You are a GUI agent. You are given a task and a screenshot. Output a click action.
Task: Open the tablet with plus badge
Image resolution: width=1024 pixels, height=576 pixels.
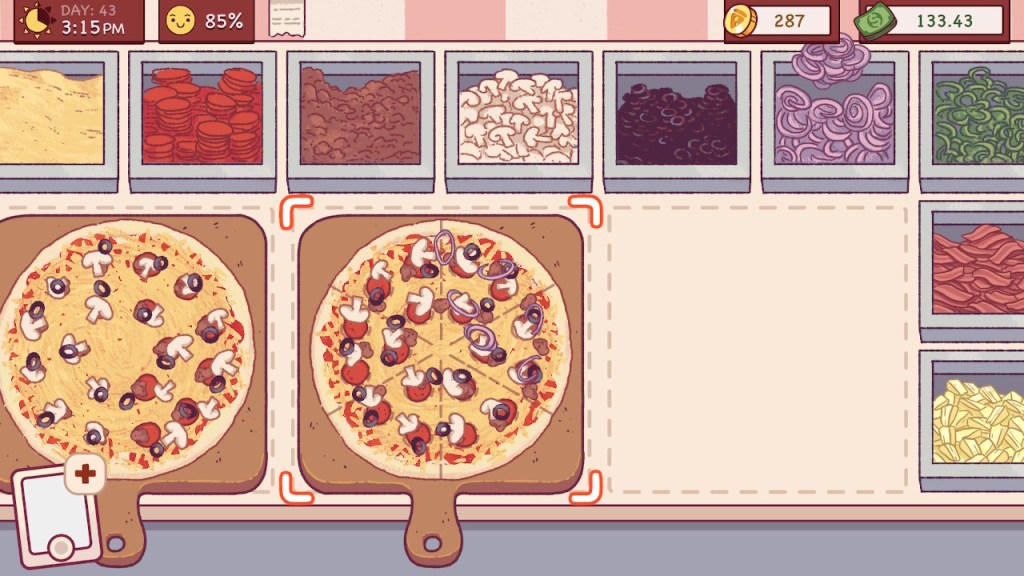click(x=57, y=513)
